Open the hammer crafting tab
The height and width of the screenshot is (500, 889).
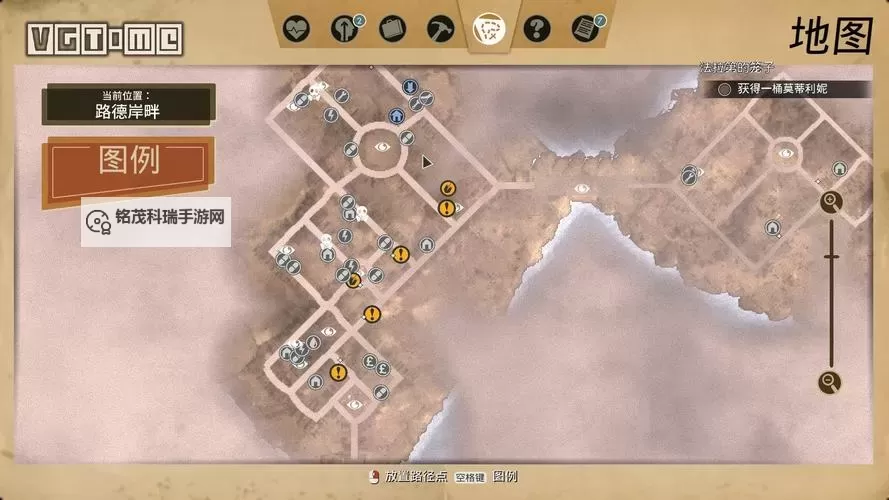pos(440,27)
